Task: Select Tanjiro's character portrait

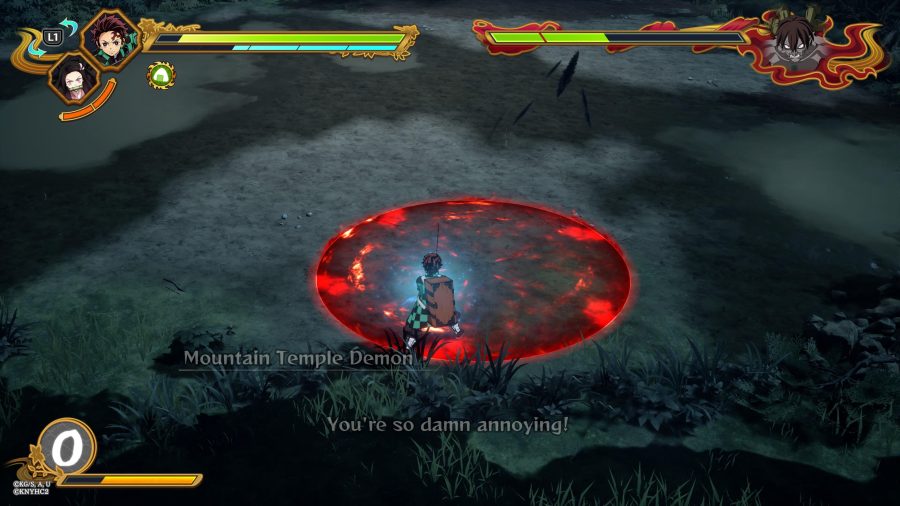Action: 110,39
